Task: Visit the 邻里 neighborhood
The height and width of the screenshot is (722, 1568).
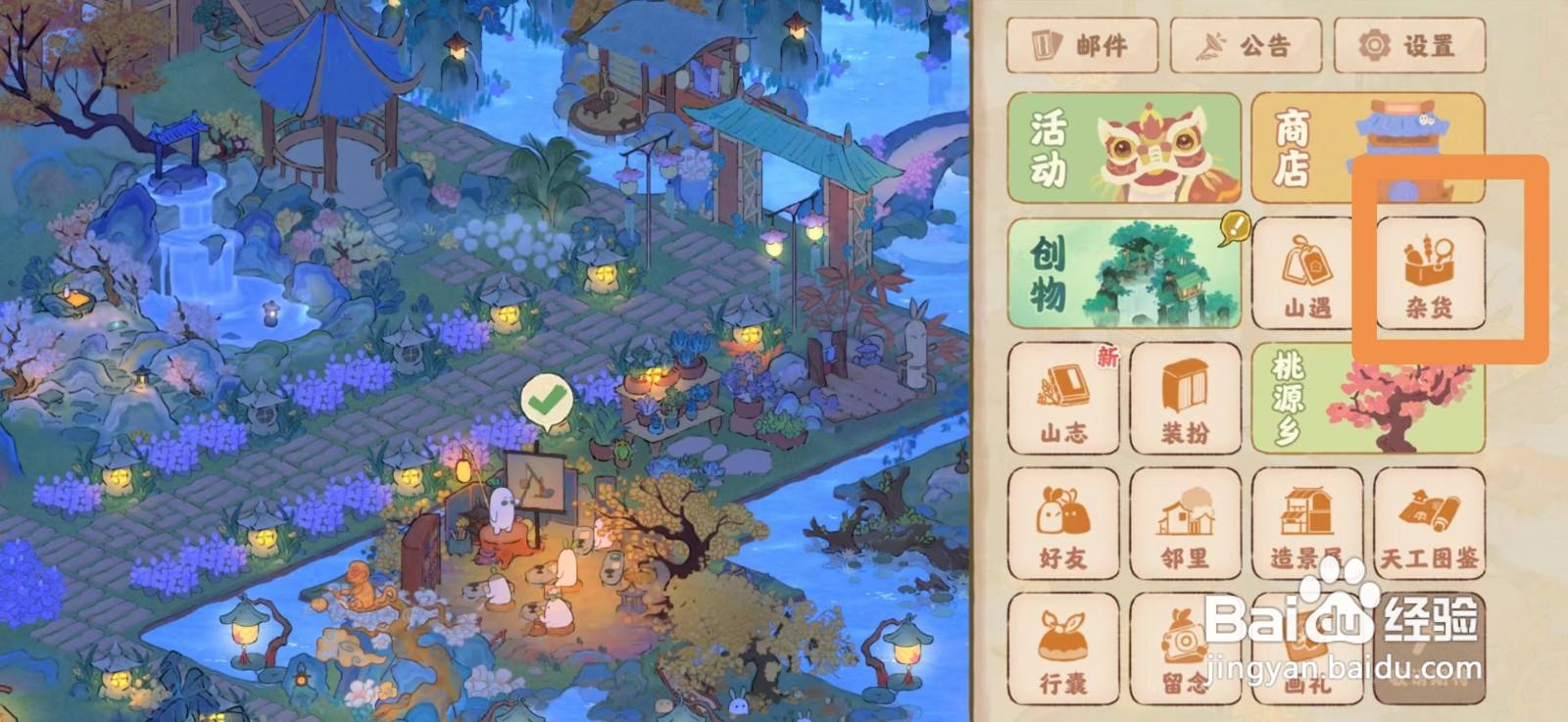Action: click(1185, 526)
